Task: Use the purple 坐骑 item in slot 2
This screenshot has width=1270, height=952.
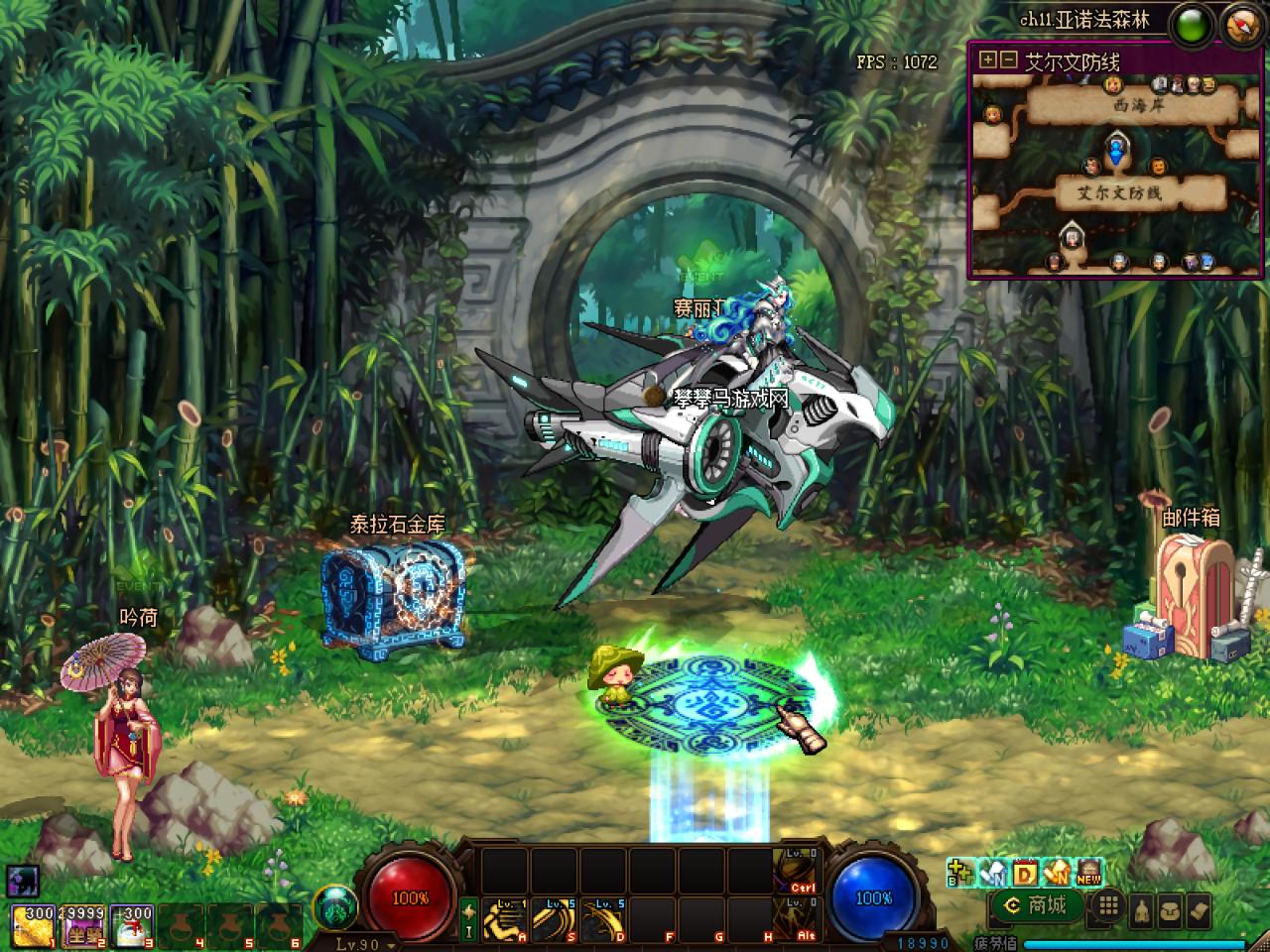Action: pos(82,925)
